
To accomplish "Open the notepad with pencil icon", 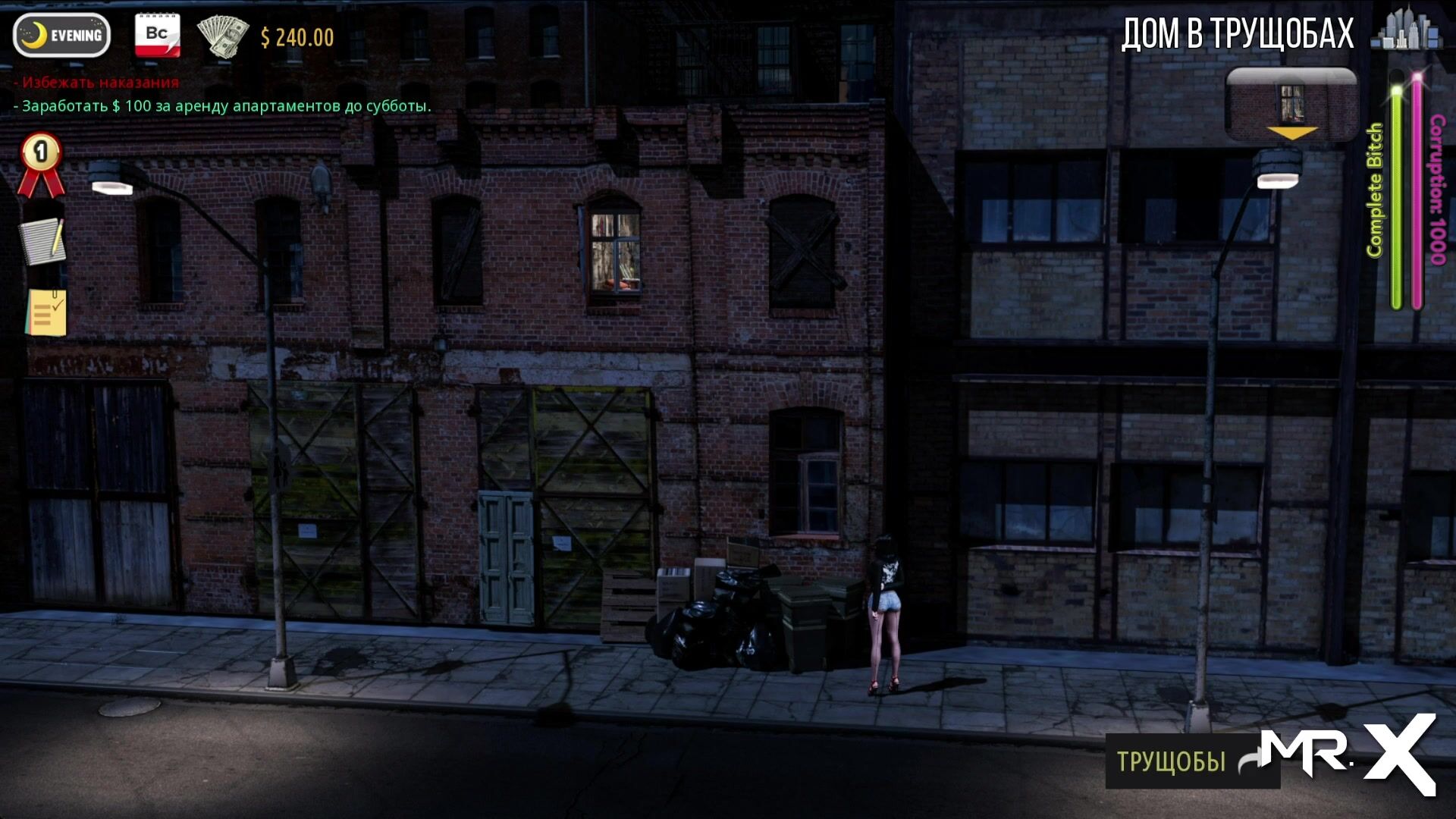I will [43, 241].
